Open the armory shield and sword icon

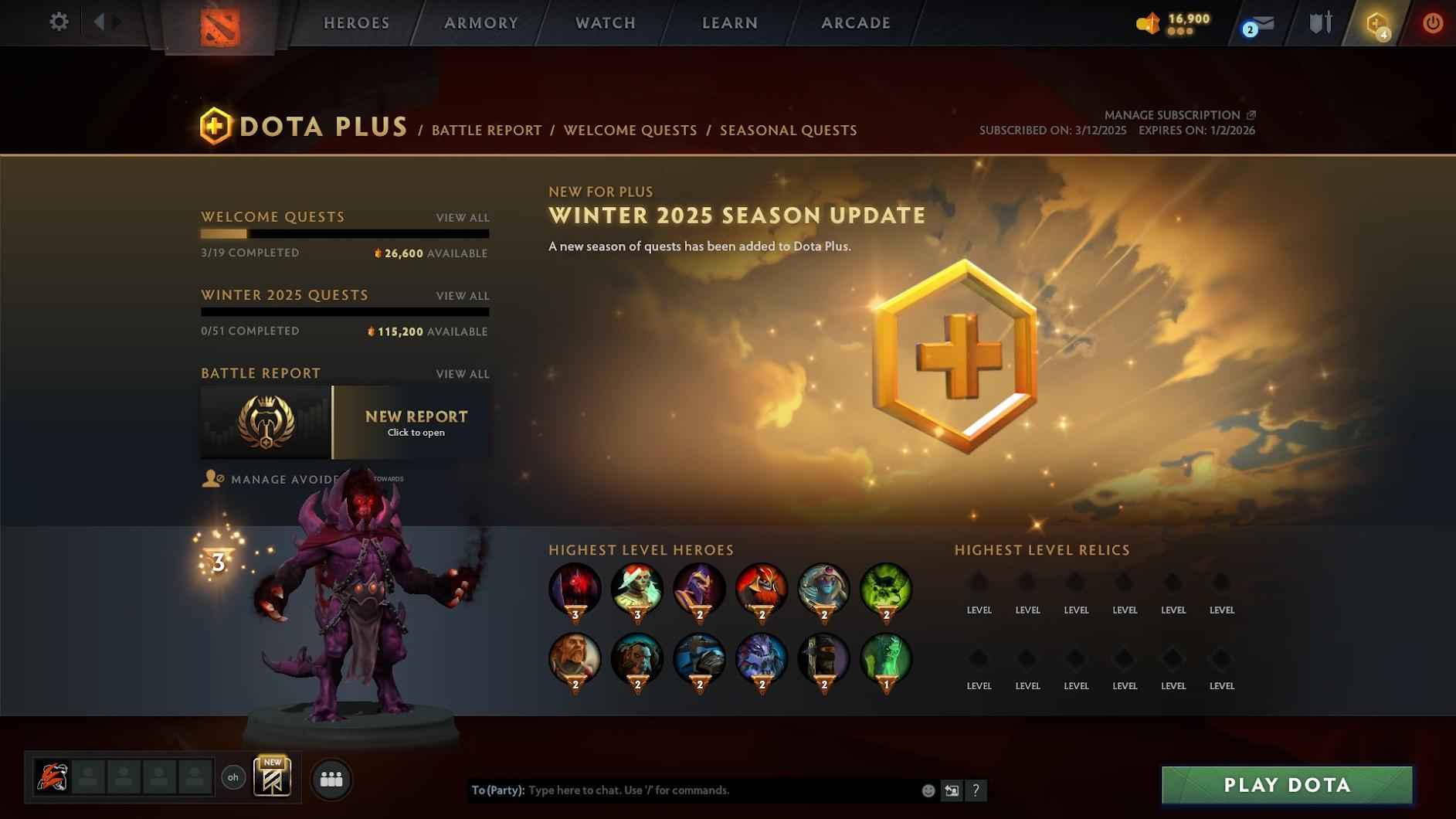tap(1319, 23)
